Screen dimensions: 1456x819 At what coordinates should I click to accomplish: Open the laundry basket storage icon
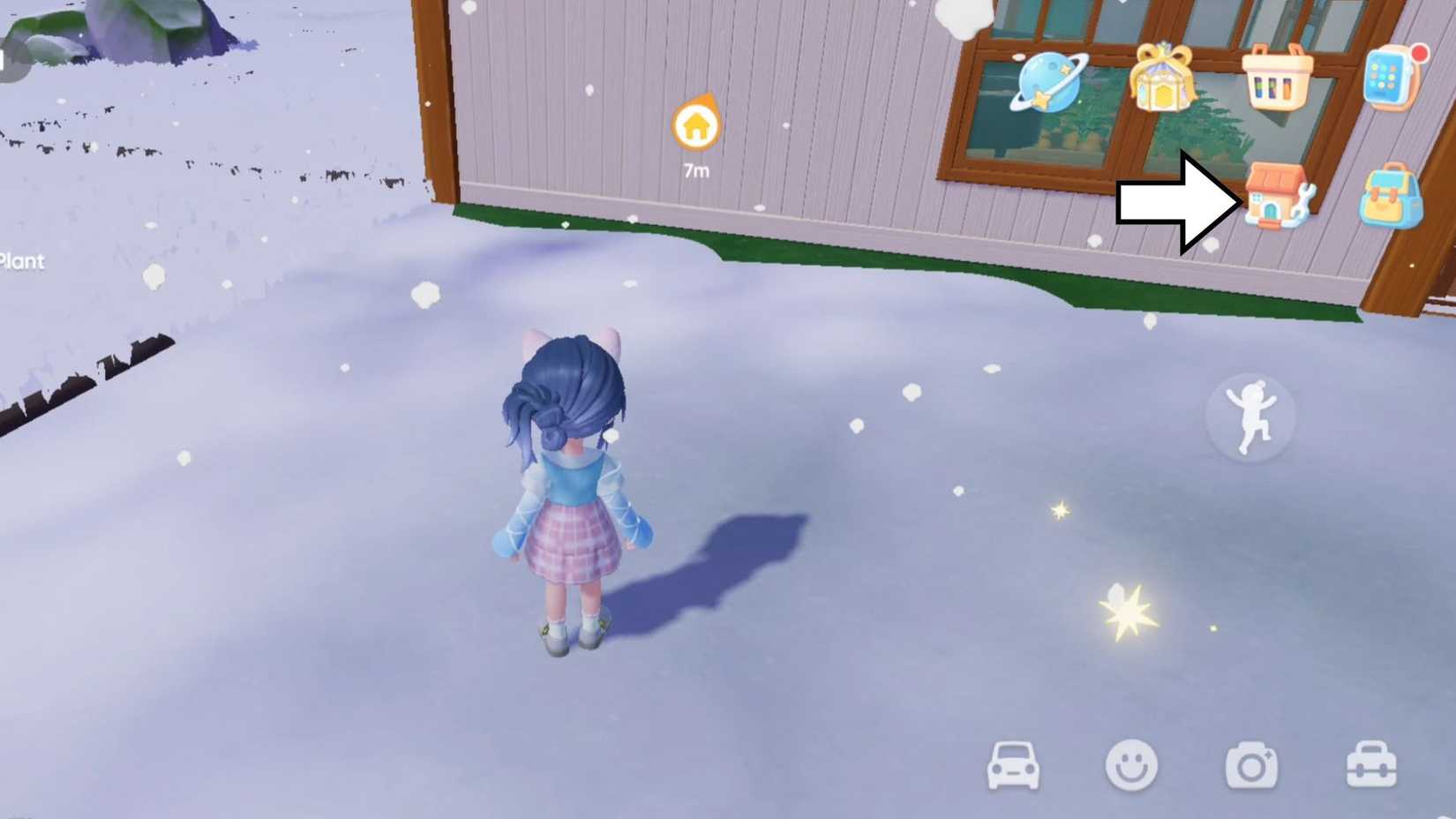click(x=1280, y=79)
